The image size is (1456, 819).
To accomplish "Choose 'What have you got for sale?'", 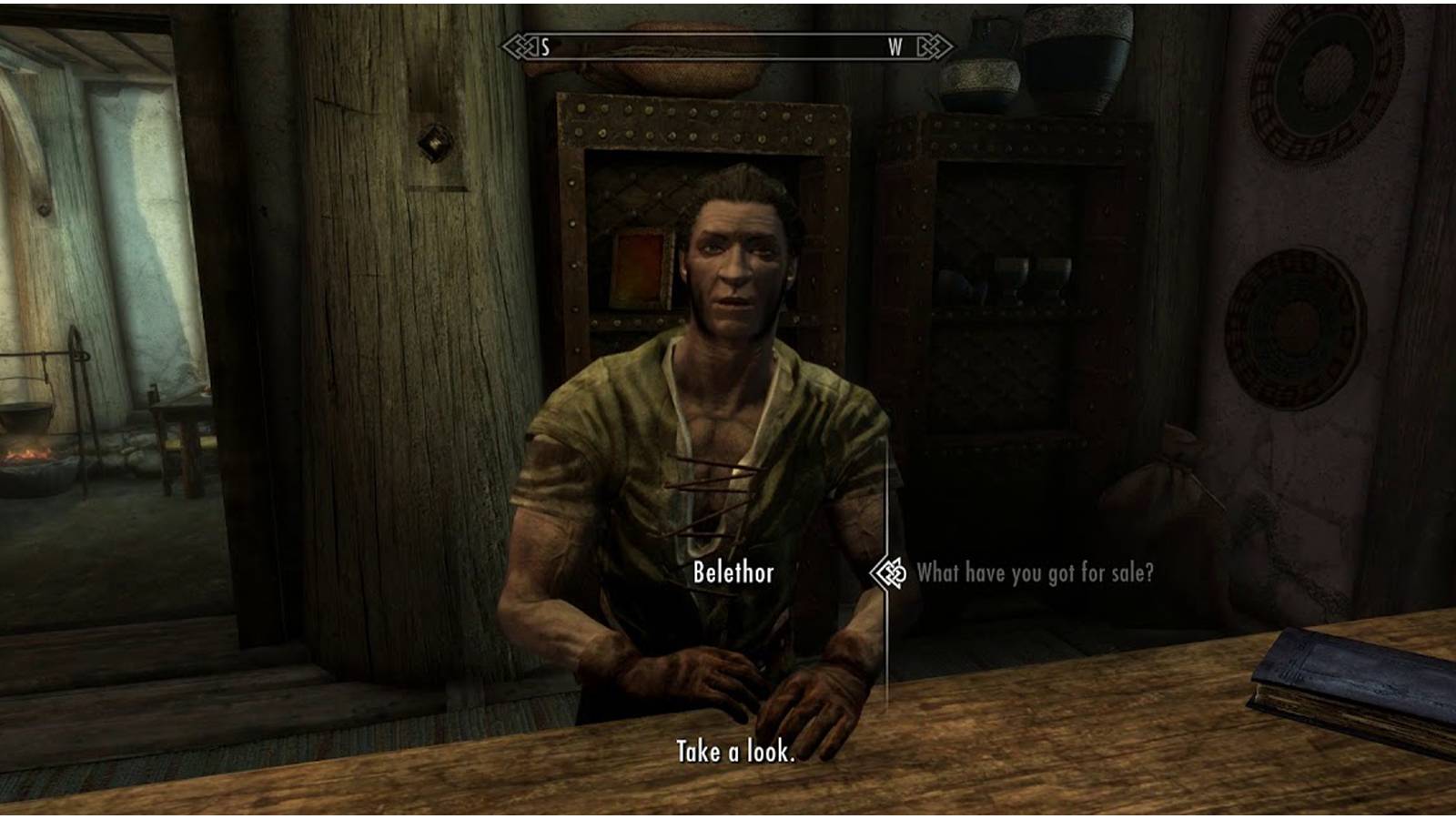I will pos(1036,574).
